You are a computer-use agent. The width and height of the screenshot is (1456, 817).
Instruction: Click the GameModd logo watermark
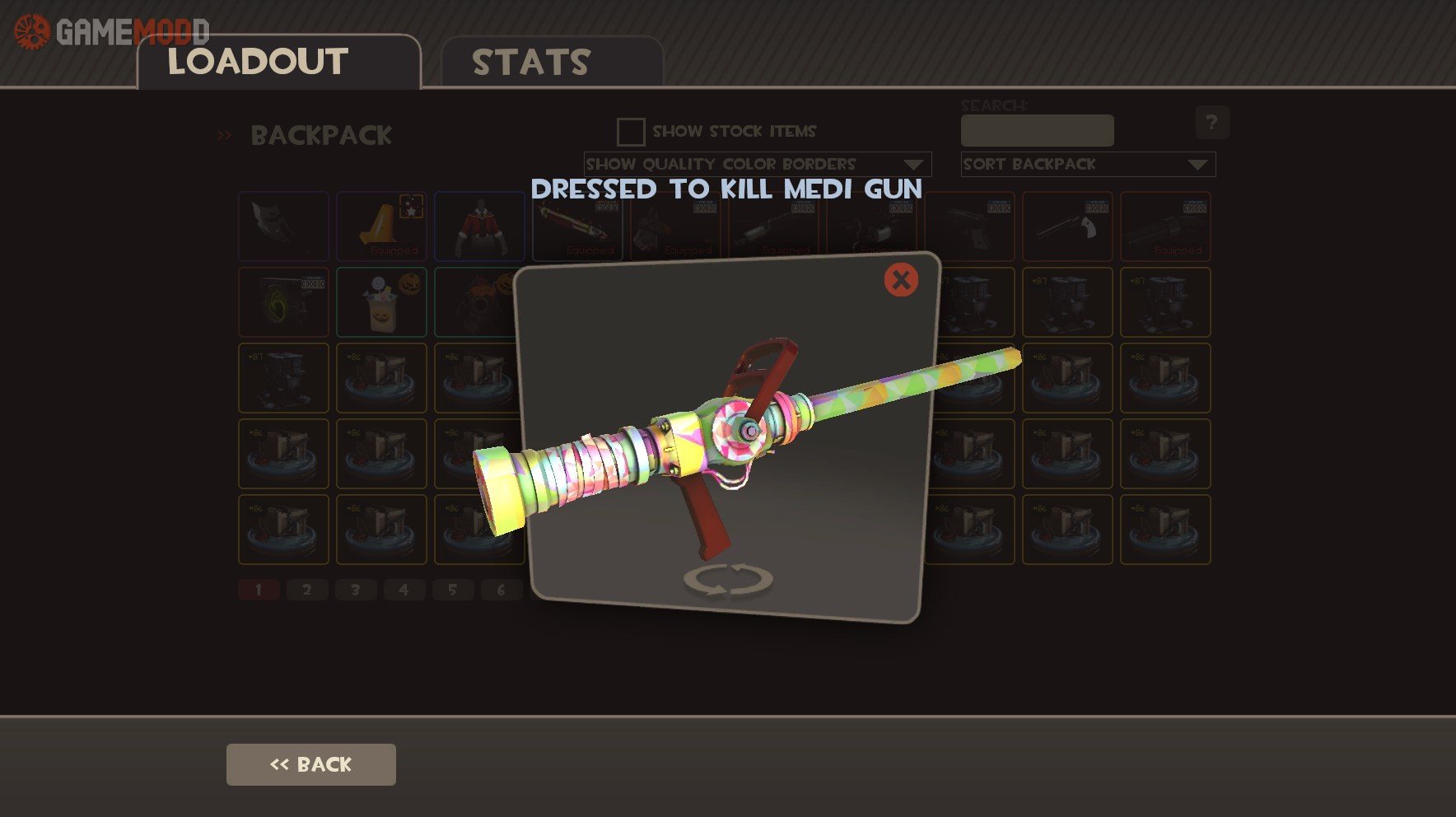[x=112, y=31]
